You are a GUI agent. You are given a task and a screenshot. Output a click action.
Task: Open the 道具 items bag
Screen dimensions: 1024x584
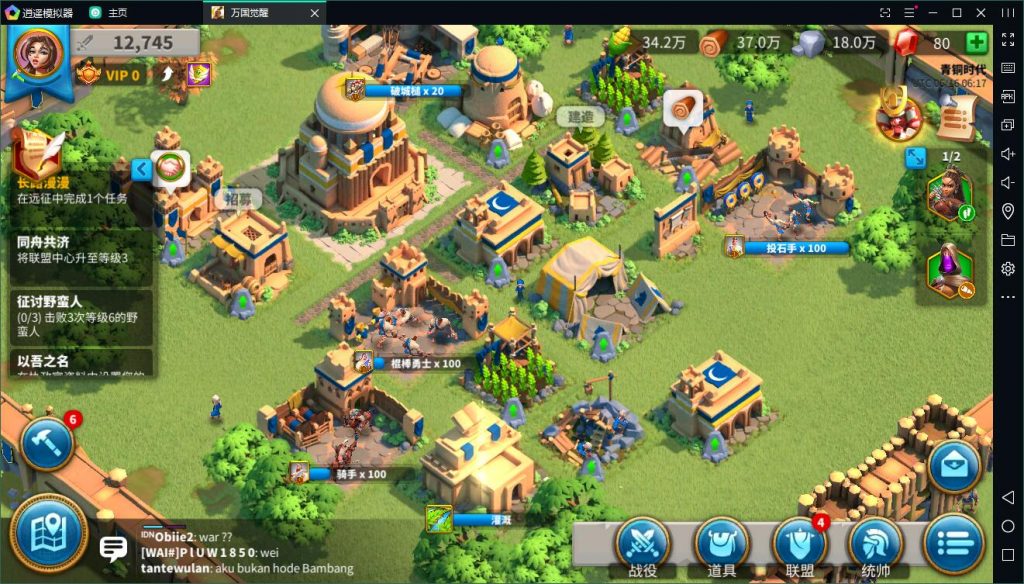point(721,546)
